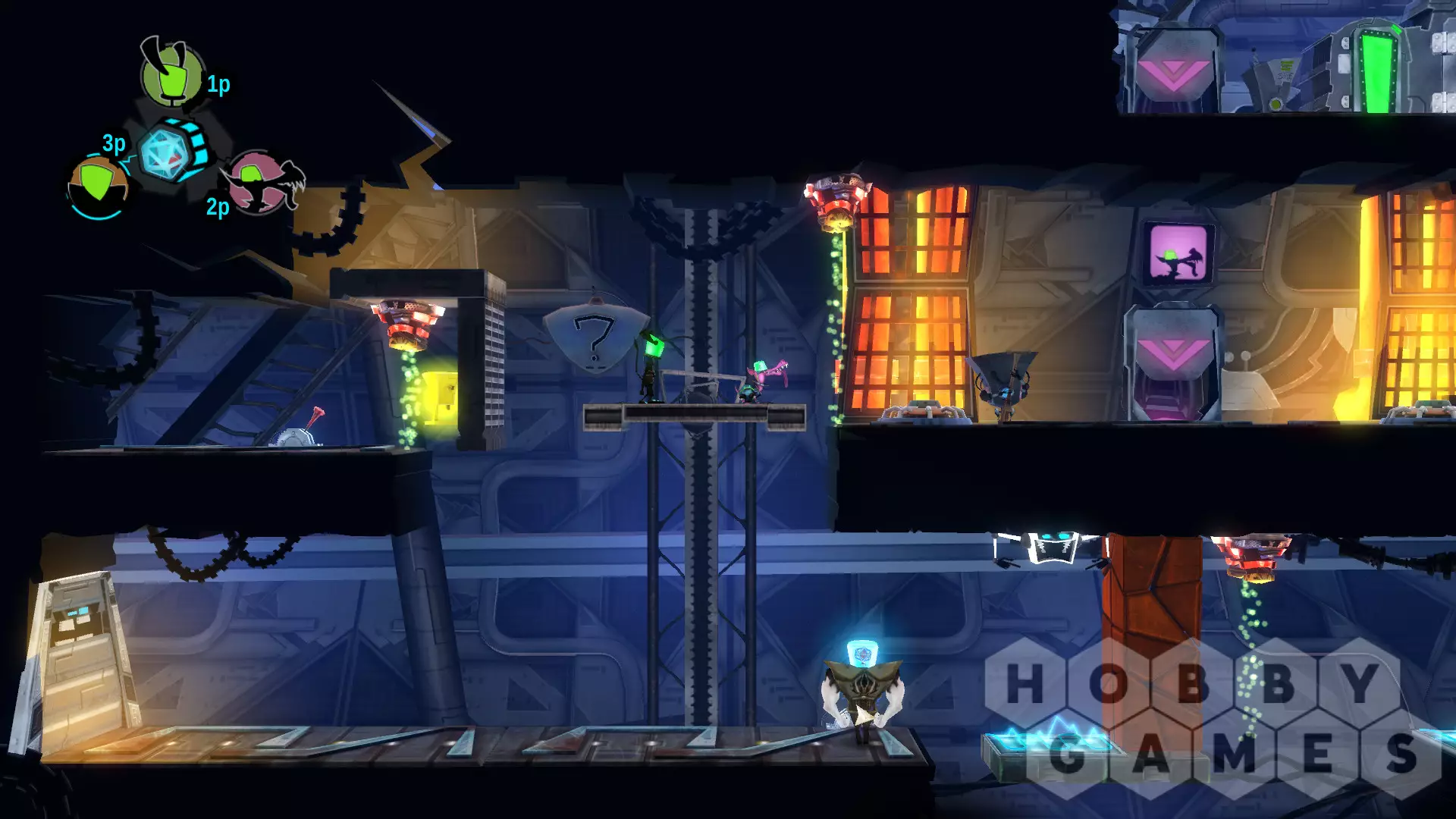Screen dimensions: 1456x819
Task: Select the 1p green character portrait
Action: [x=172, y=75]
